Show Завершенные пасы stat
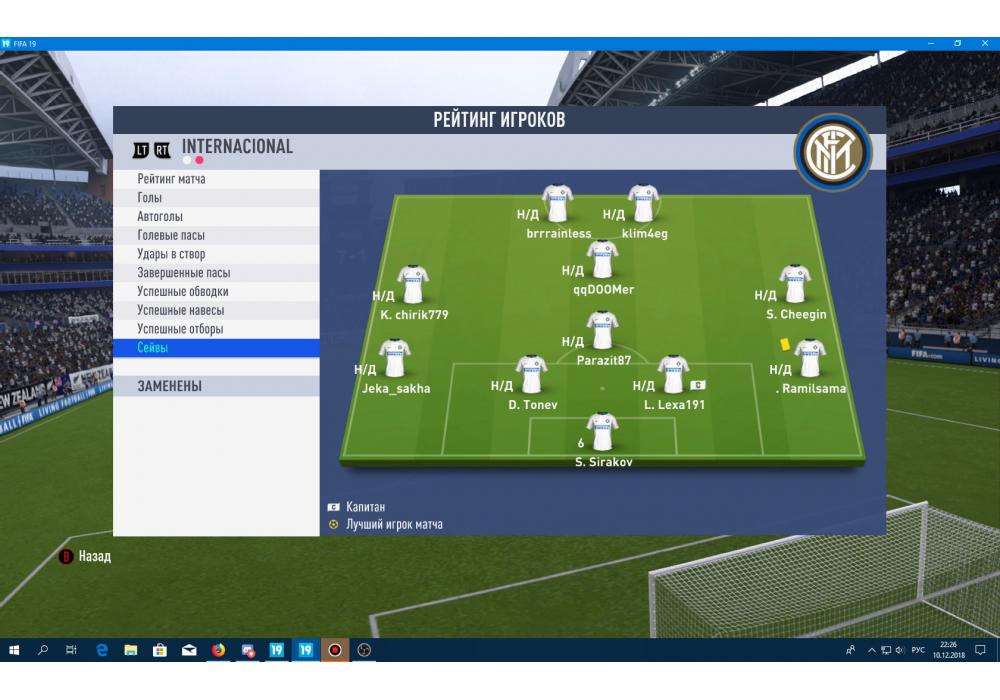1000x700 pixels. [x=216, y=273]
